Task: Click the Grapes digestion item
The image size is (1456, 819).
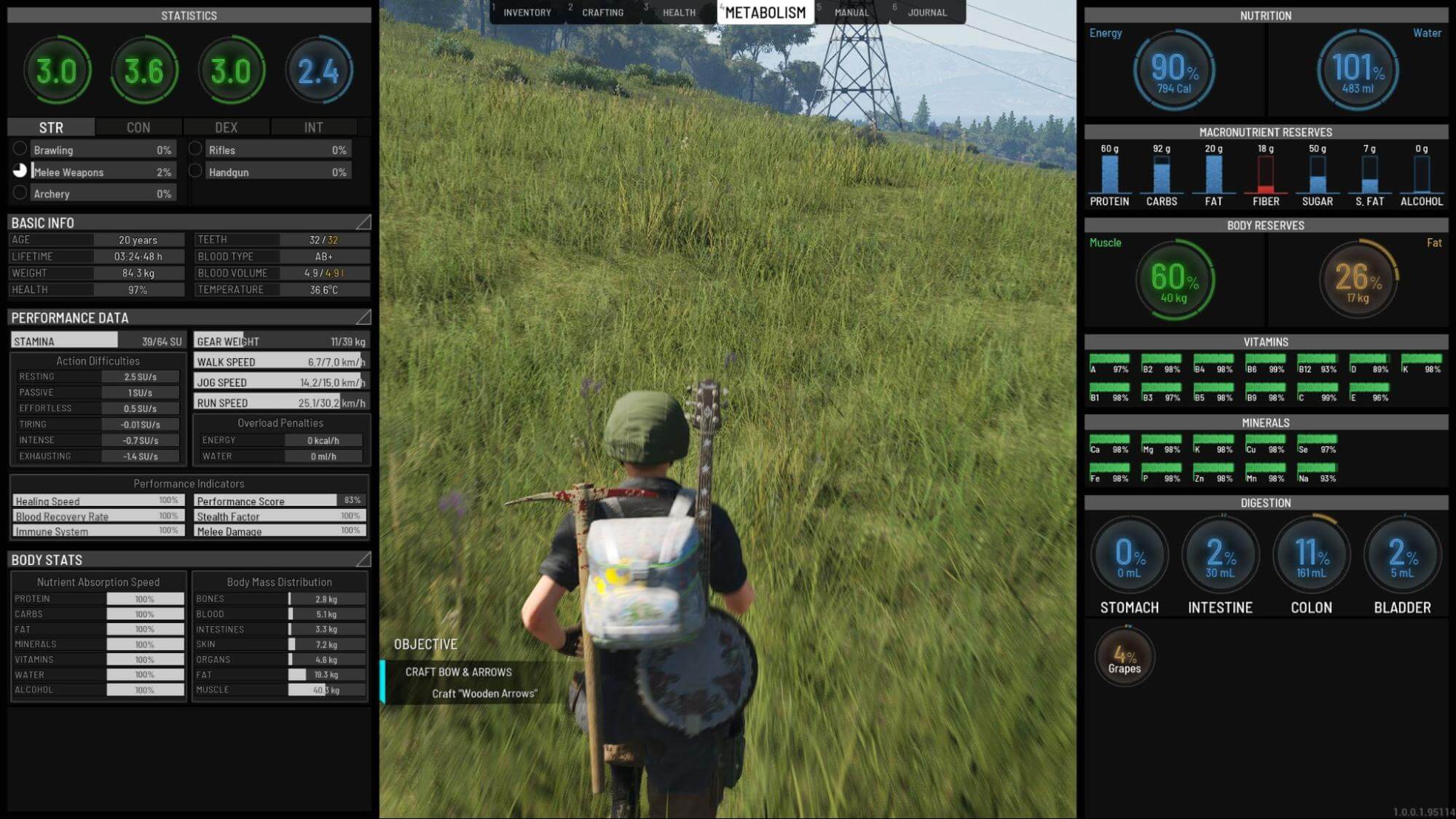Action: tap(1125, 657)
